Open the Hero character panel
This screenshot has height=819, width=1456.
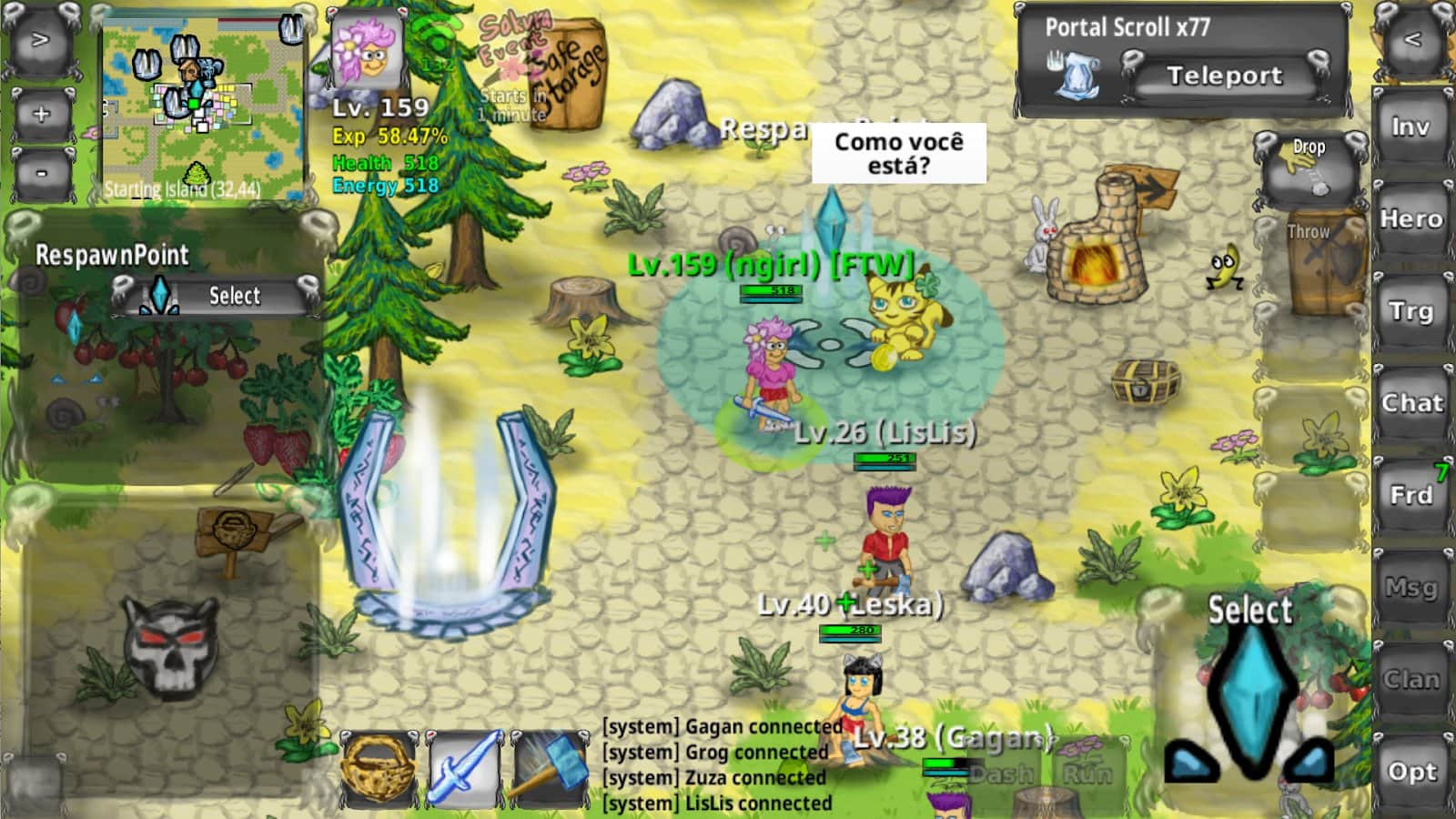tap(1411, 219)
